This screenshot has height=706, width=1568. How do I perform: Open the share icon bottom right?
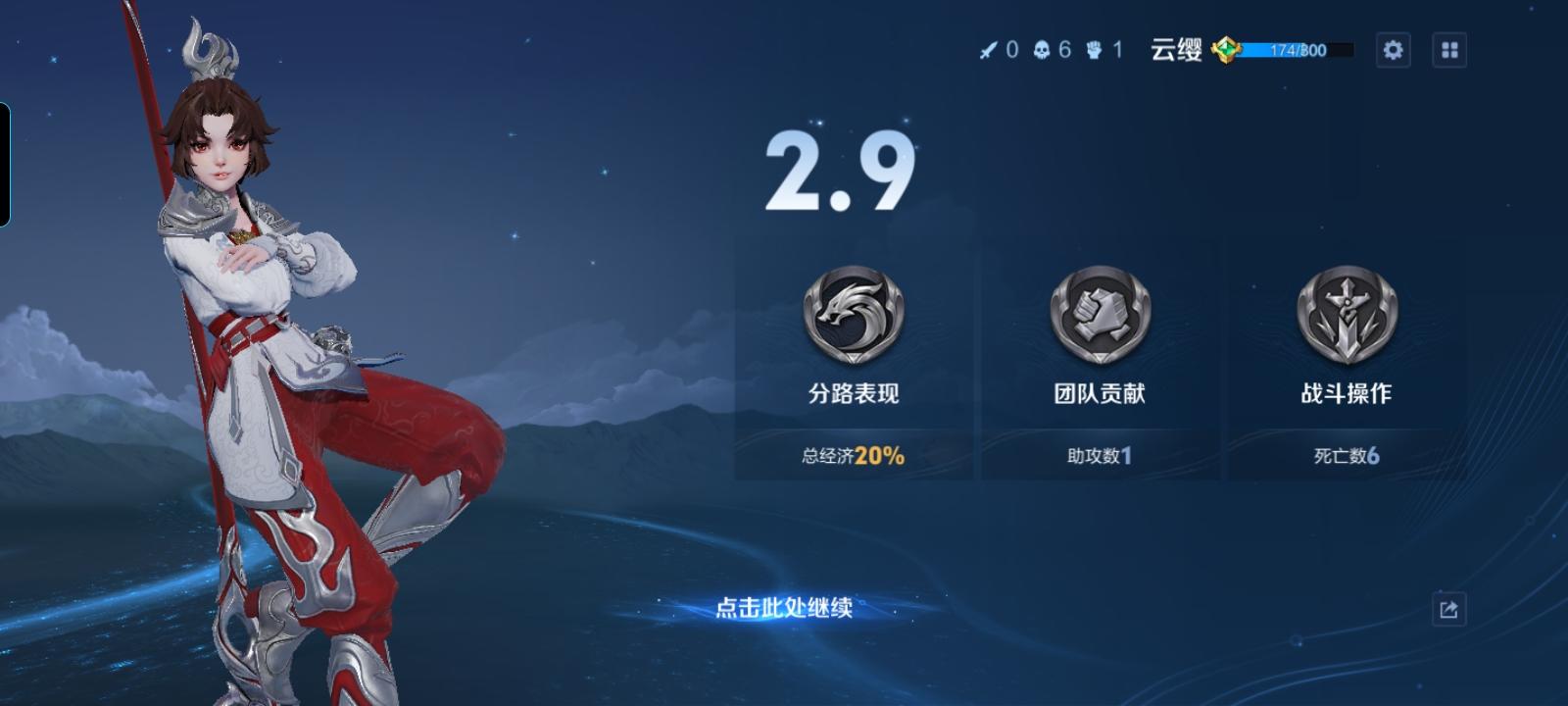coord(1448,610)
